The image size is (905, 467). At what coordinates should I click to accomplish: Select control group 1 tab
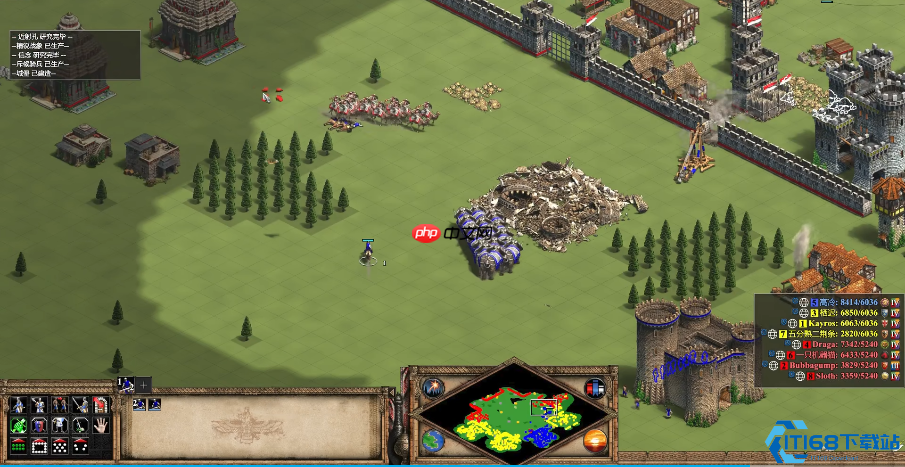126,384
